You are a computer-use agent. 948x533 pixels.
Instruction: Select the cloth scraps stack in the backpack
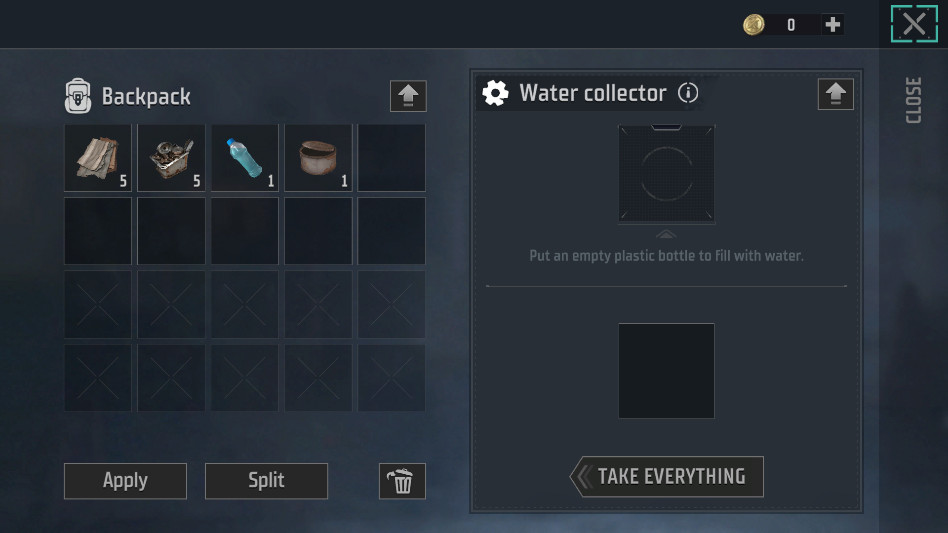98,157
